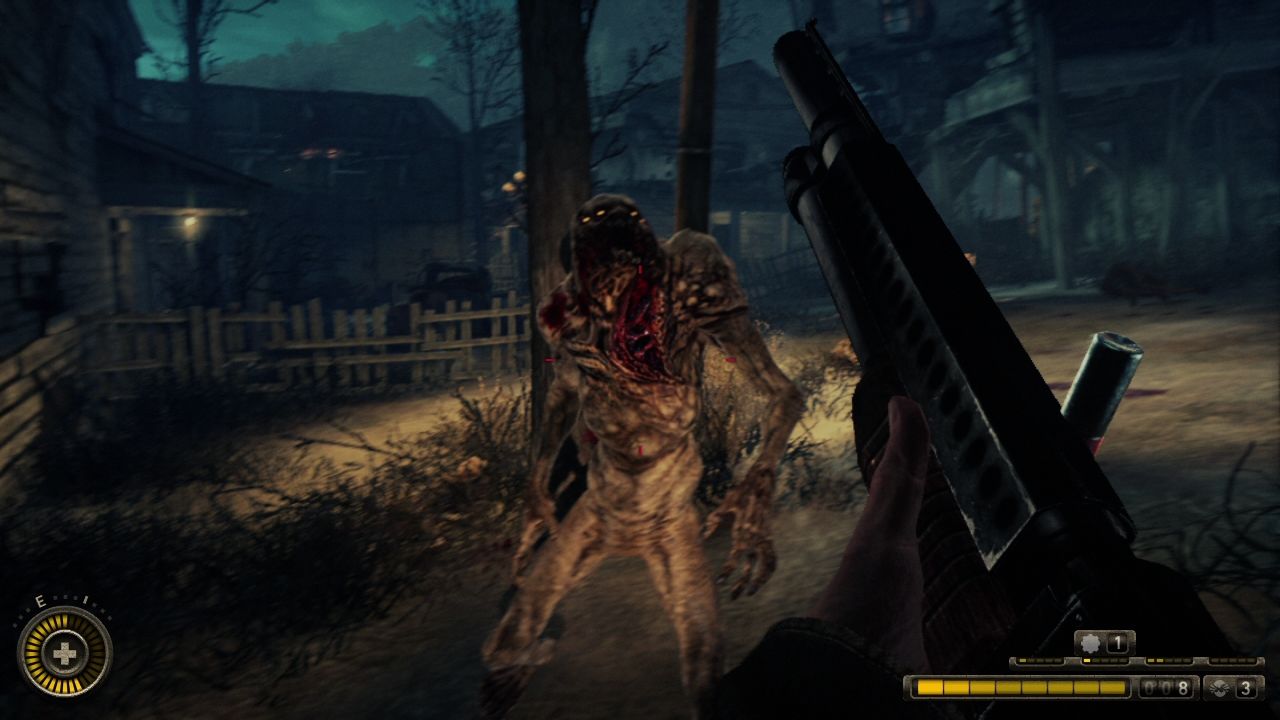Select the gear-shaped grenade icon
Viewport: 1280px width, 720px height.
coord(1090,644)
